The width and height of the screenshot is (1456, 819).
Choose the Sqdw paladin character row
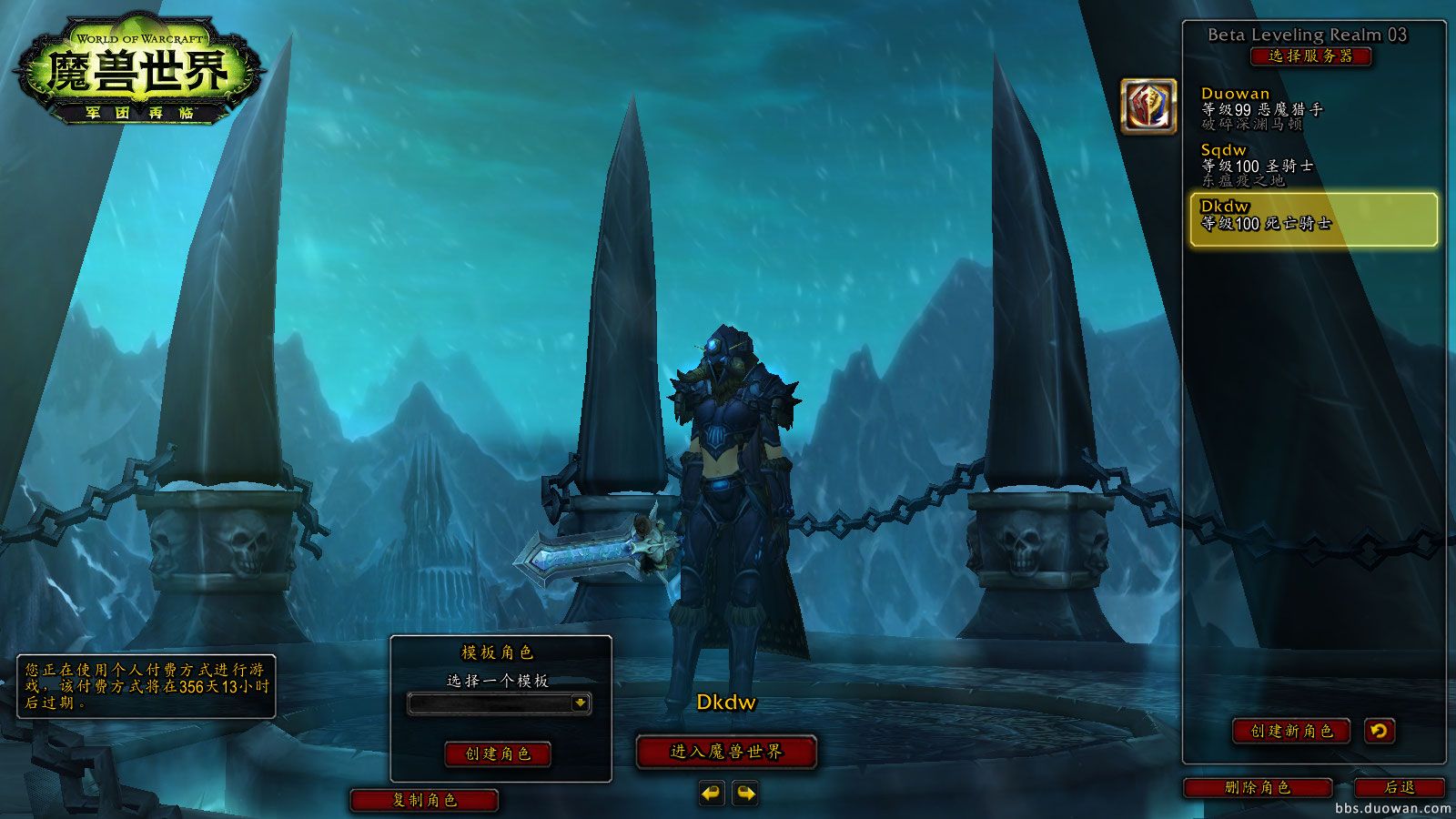pos(1310,165)
